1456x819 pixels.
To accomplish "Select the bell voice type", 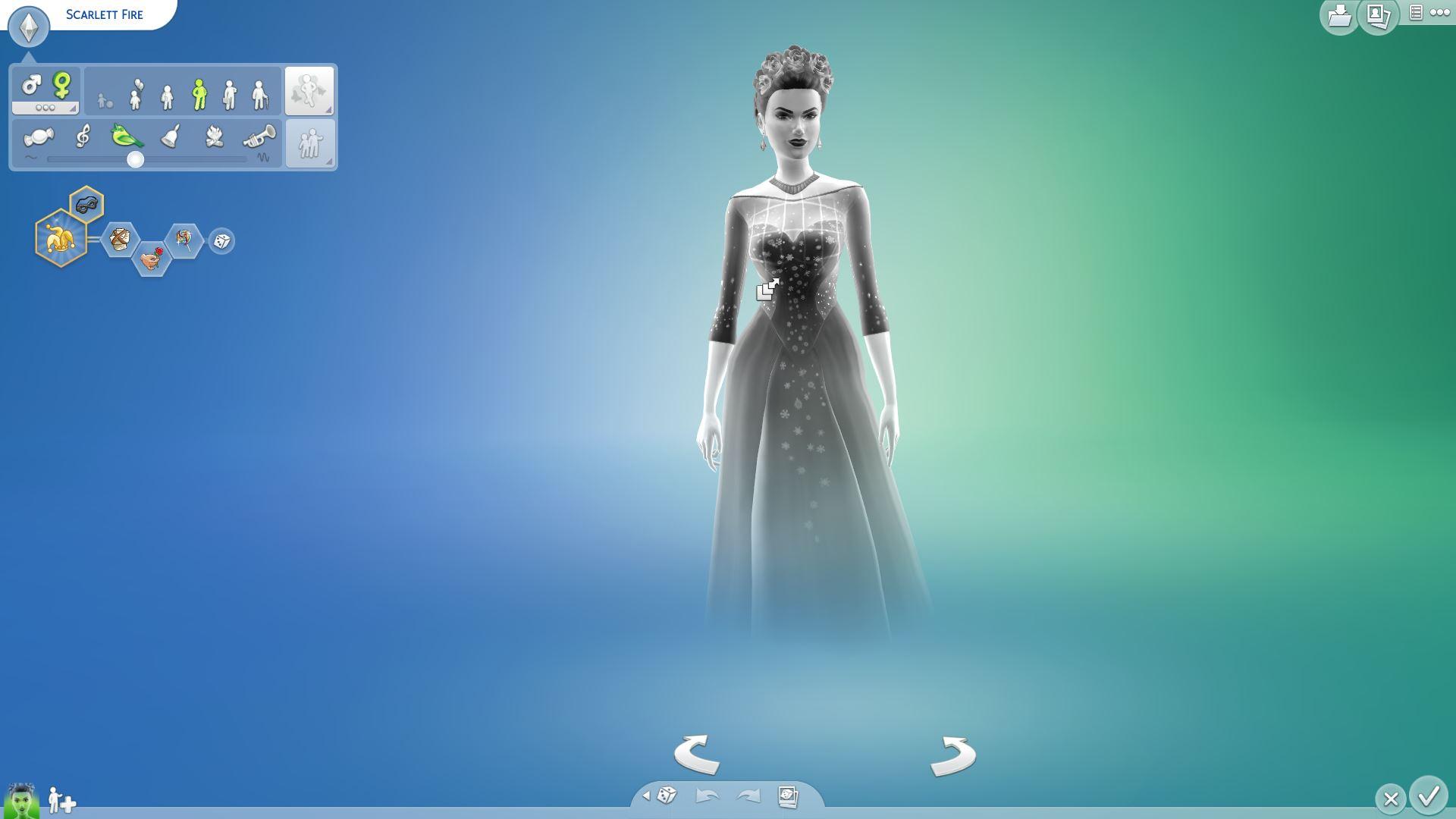I will pos(171,136).
